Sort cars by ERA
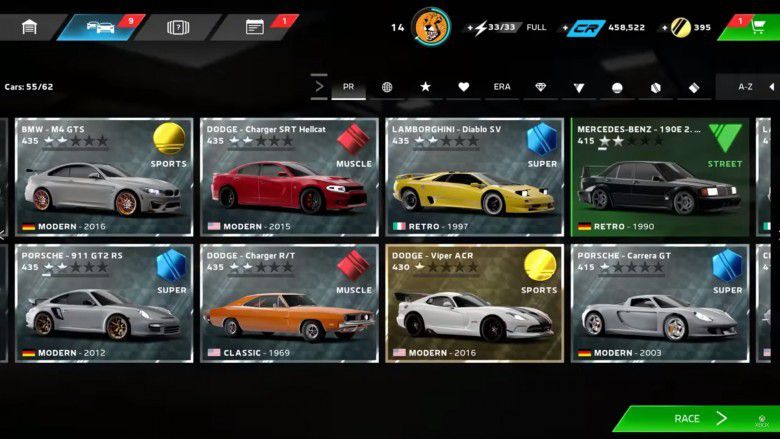The height and width of the screenshot is (439, 780). [x=502, y=87]
